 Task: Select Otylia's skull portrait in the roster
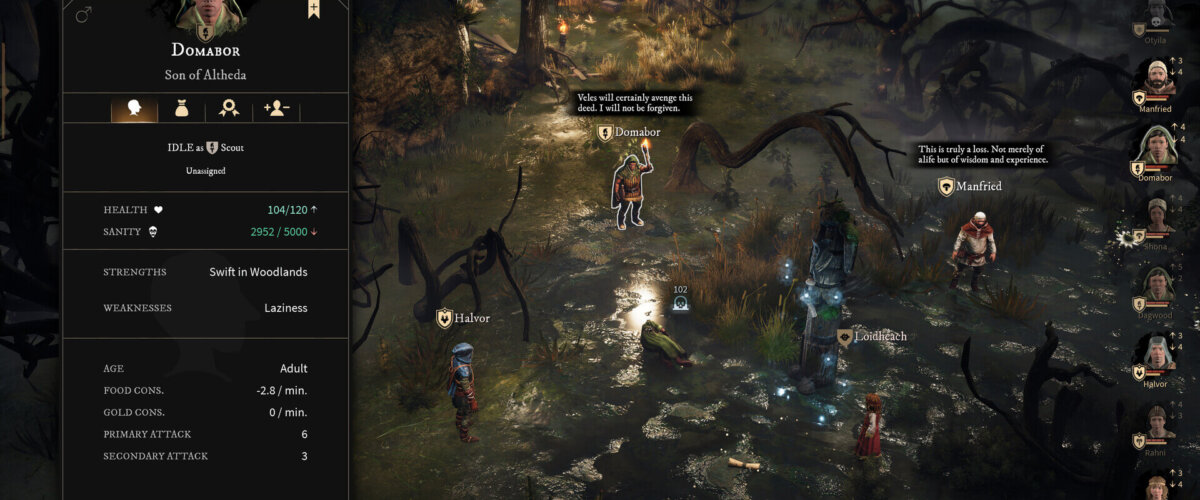1157,14
